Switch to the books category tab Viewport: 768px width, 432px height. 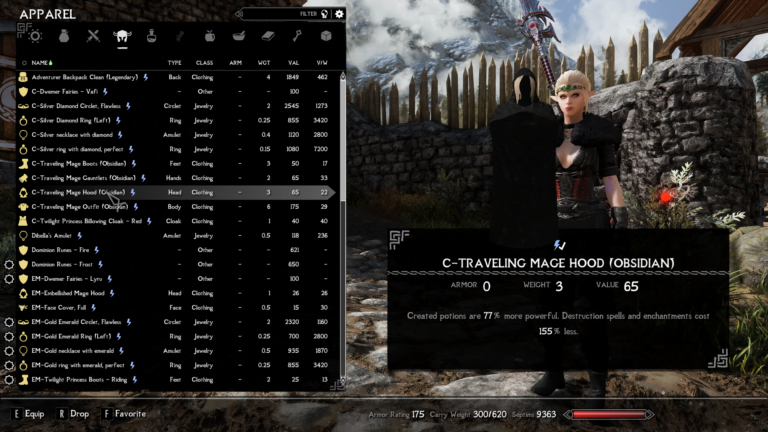(267, 36)
